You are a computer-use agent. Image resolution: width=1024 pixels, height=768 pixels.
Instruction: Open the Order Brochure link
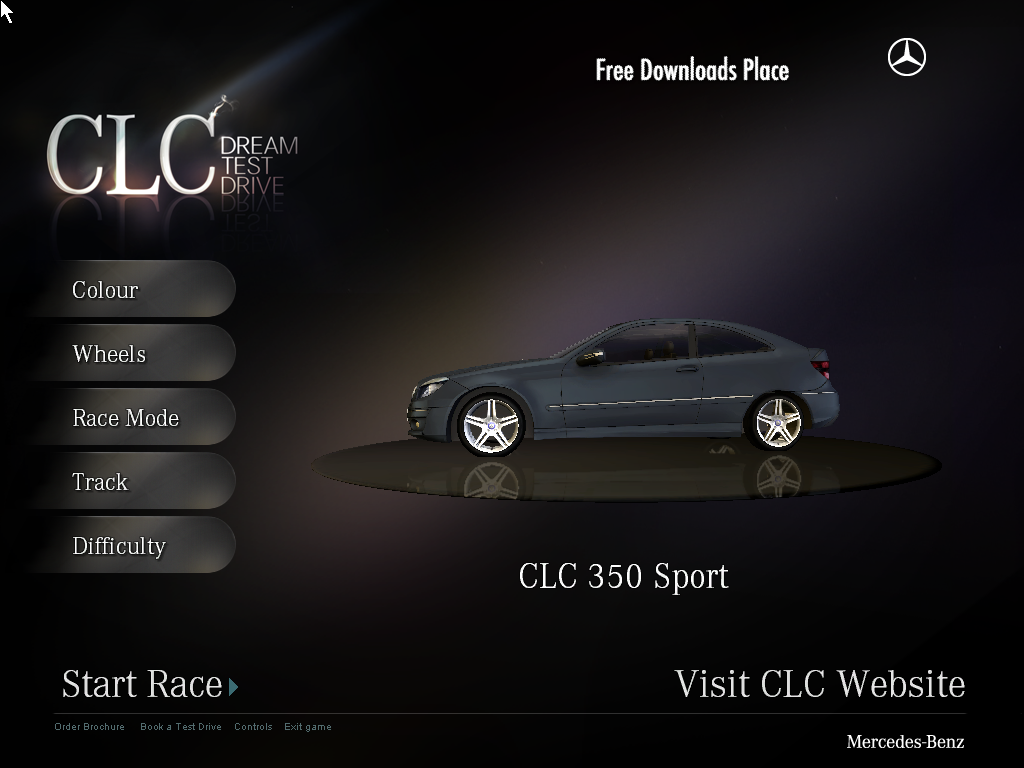click(89, 727)
